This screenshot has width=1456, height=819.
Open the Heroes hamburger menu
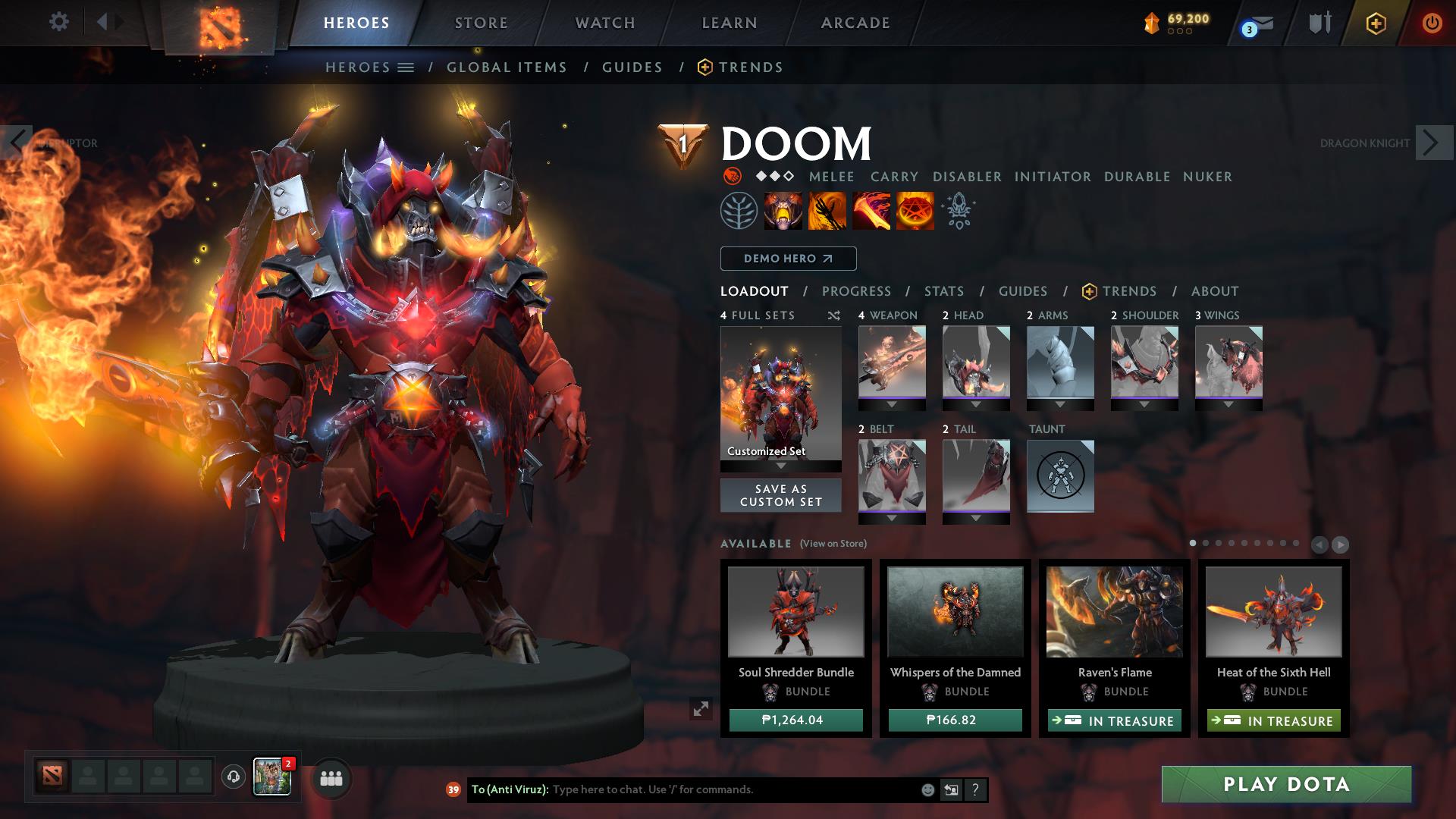(407, 67)
